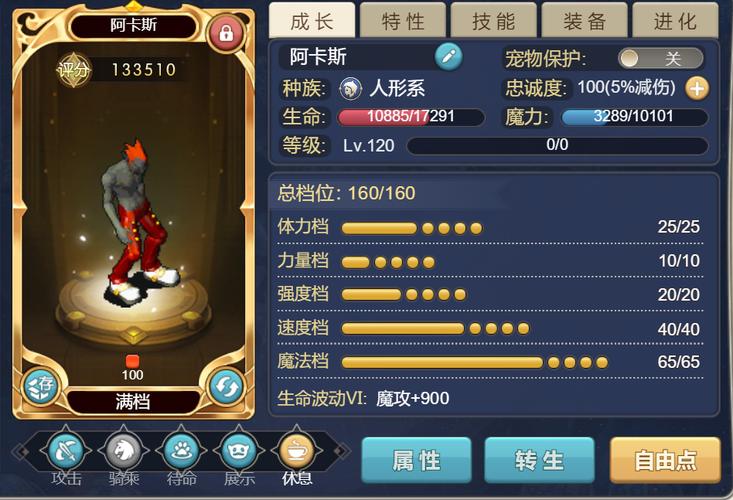This screenshot has width=733, height=500.
Task: Click the swap arrows icon on pet card
Action: (x=225, y=385)
